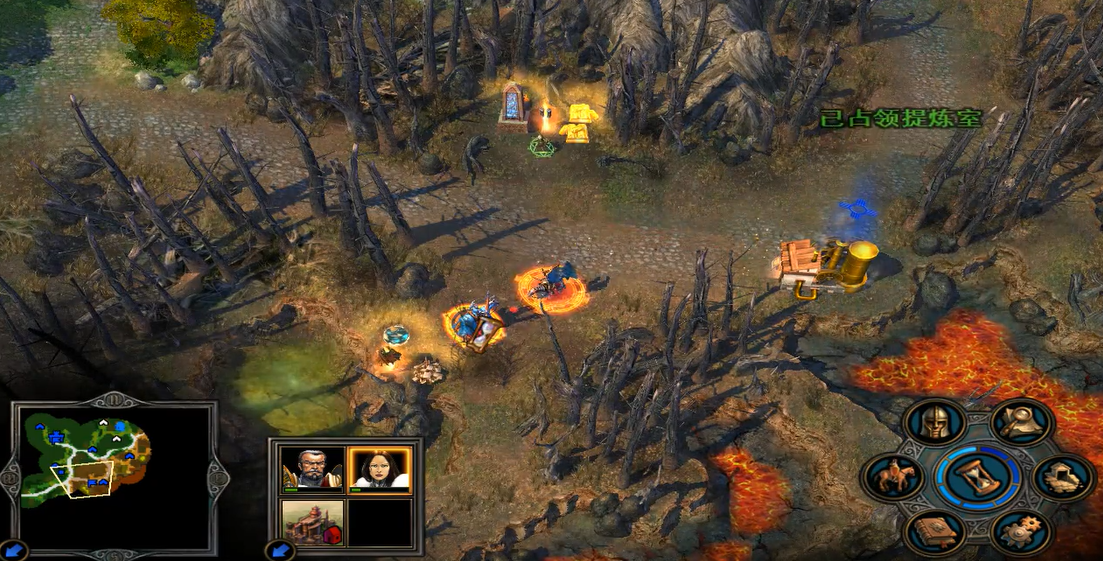1103x561 pixels.
Task: Open the town castle thumbnail
Action: 312,522
